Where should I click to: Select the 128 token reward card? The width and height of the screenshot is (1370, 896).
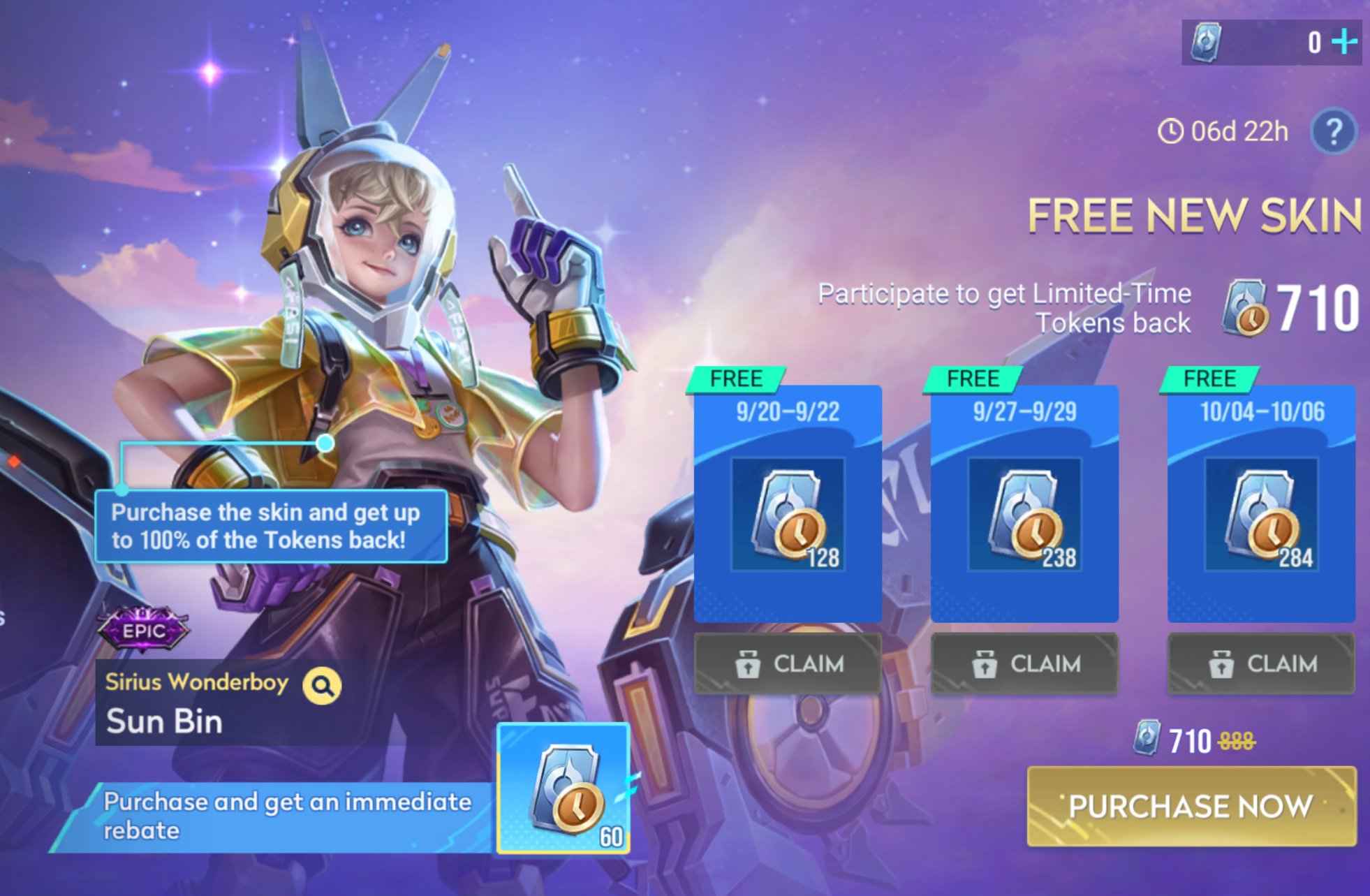(x=788, y=514)
